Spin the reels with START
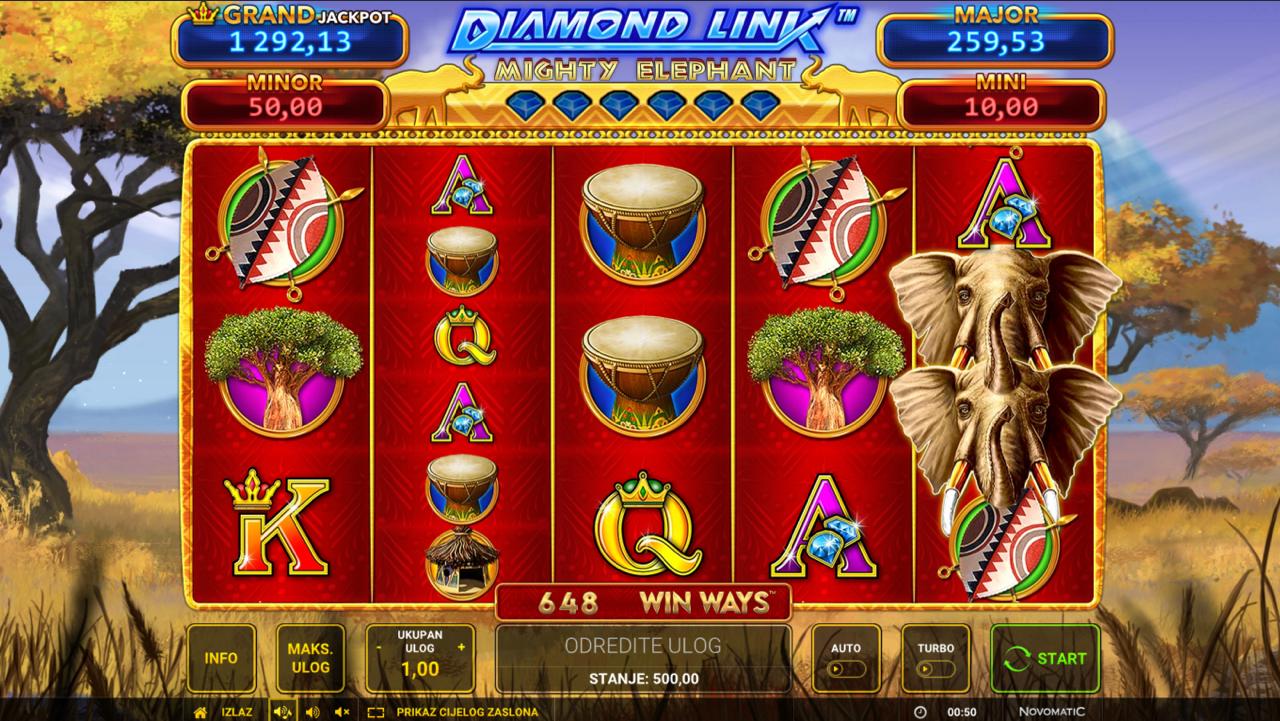Image resolution: width=1280 pixels, height=721 pixels. [x=1045, y=658]
